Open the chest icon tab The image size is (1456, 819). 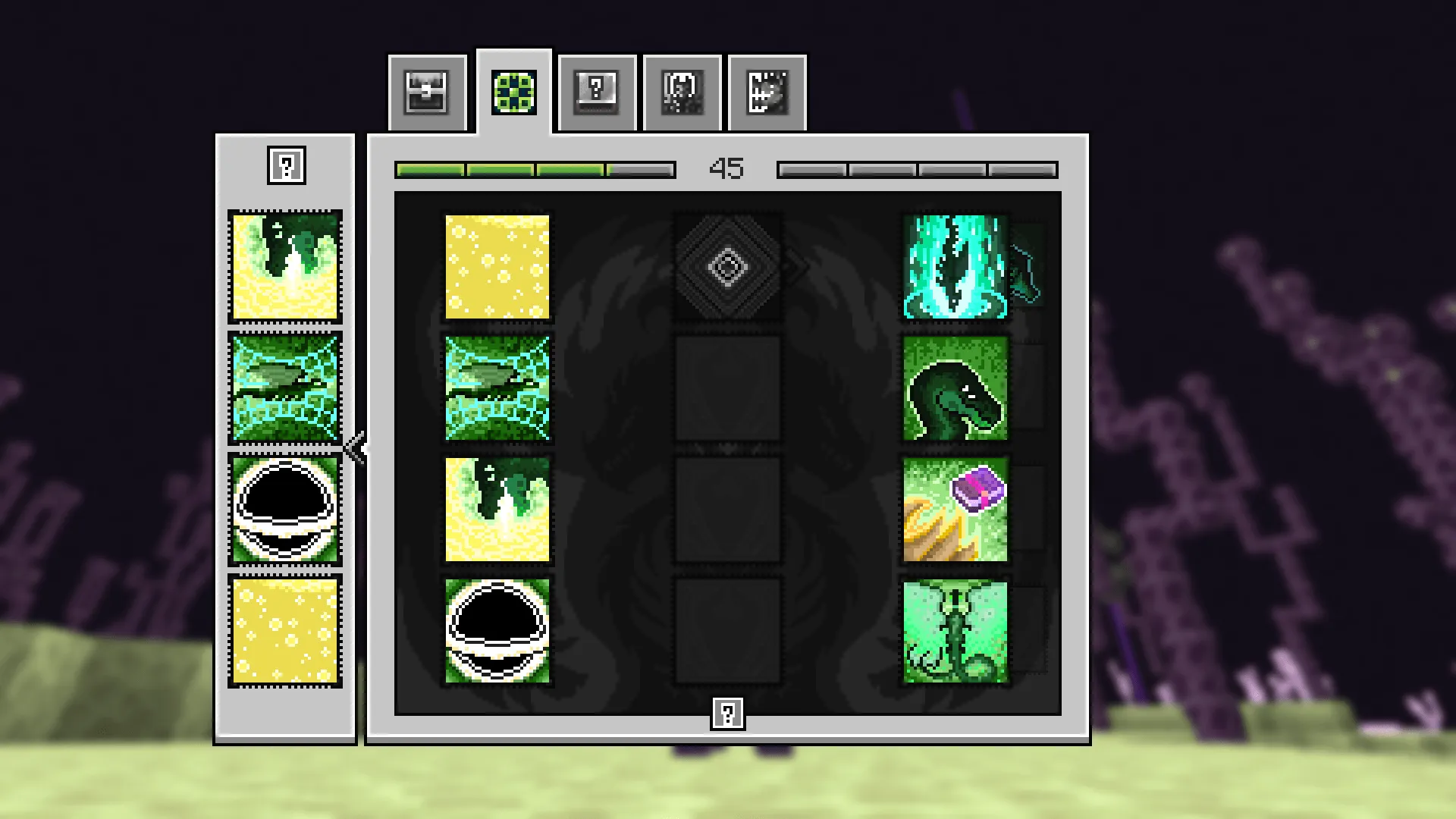[427, 91]
